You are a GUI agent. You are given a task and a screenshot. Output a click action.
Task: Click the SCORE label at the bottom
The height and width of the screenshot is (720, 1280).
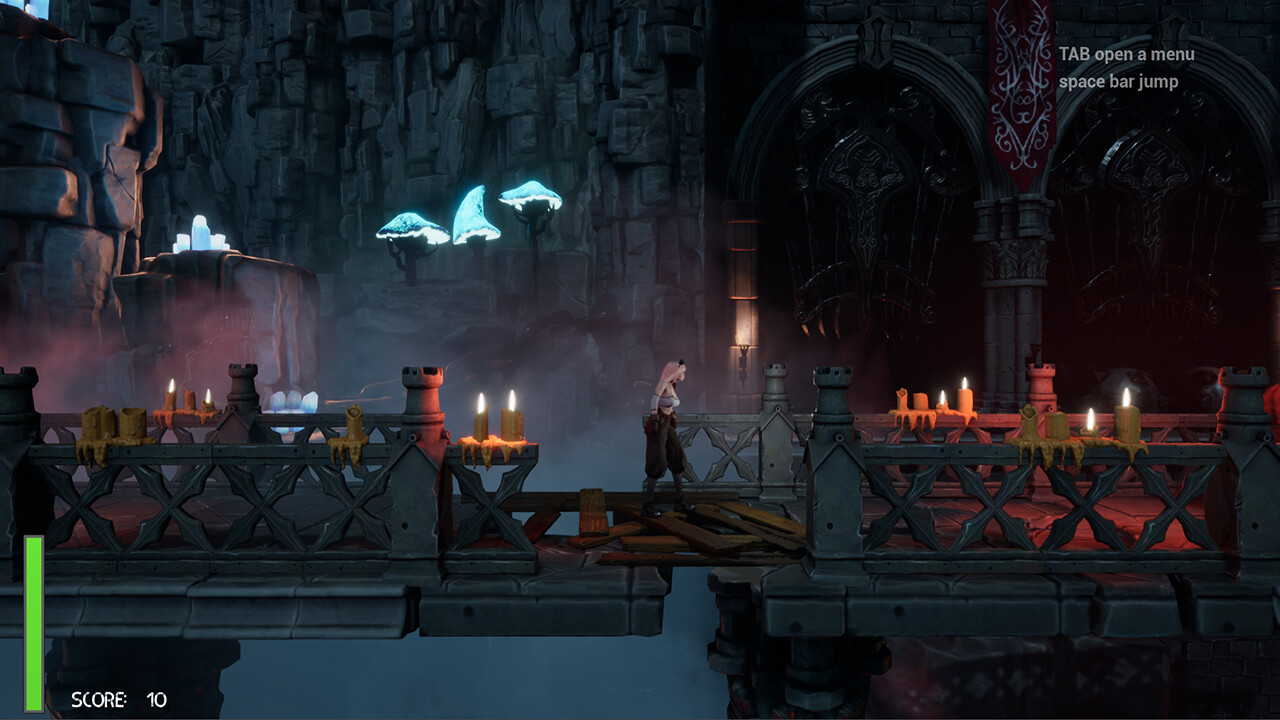(x=98, y=699)
